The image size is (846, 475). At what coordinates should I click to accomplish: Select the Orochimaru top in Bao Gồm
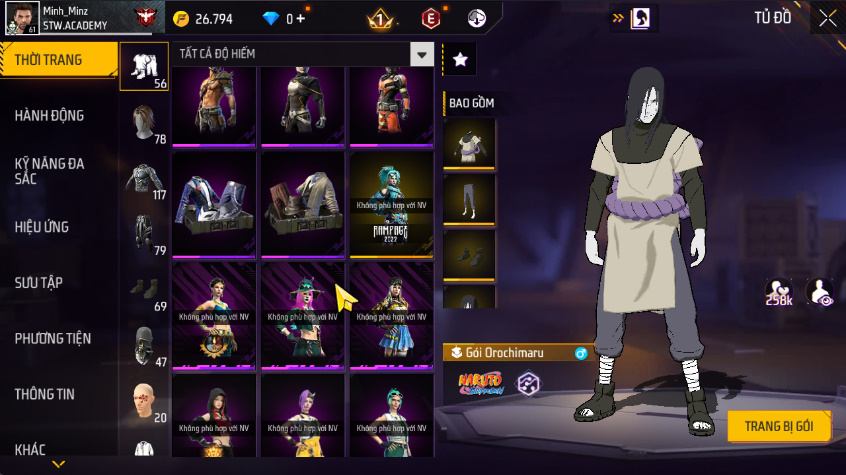(x=469, y=144)
